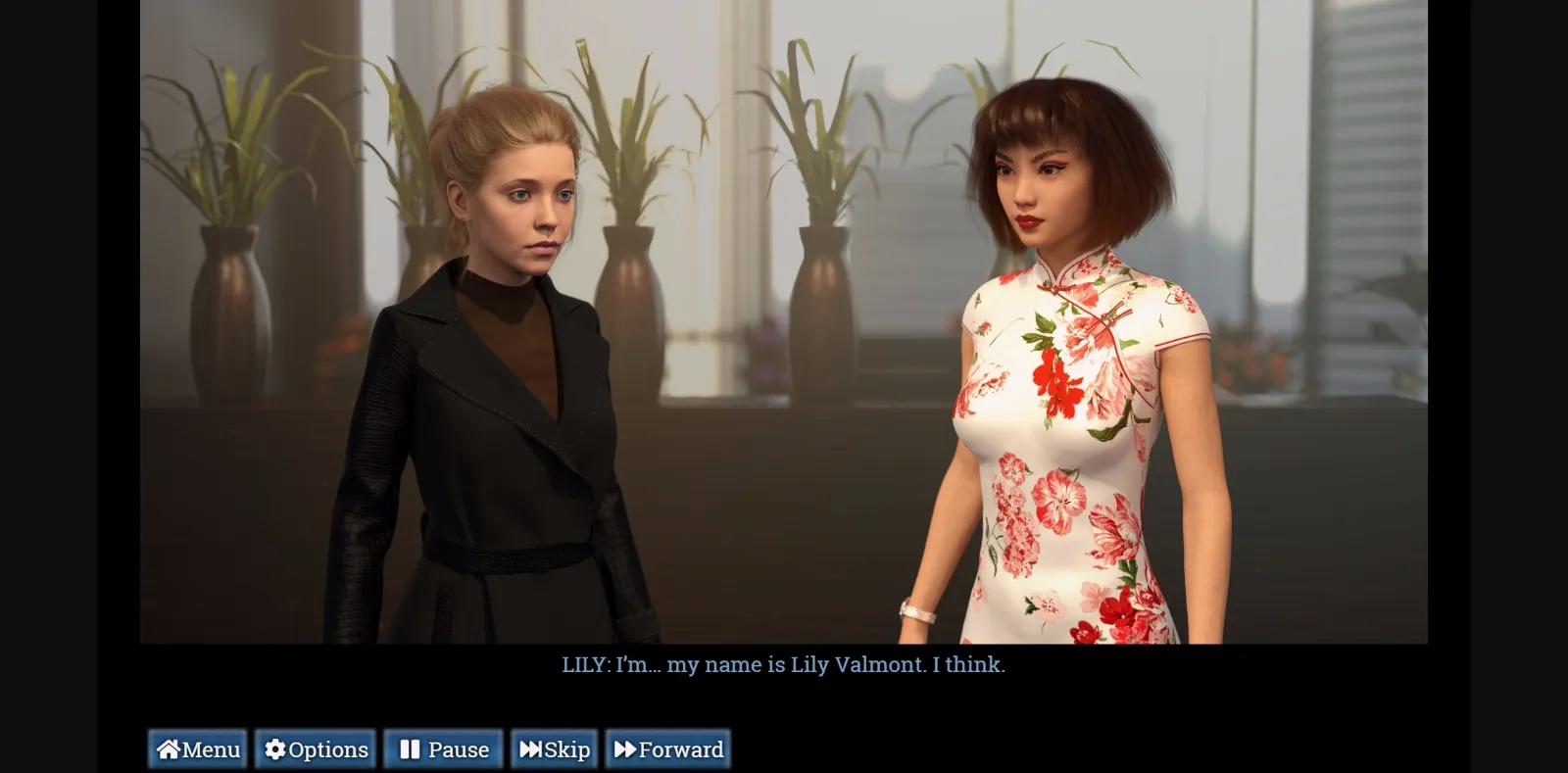Choose Options from the bottom control strip

coord(315,749)
